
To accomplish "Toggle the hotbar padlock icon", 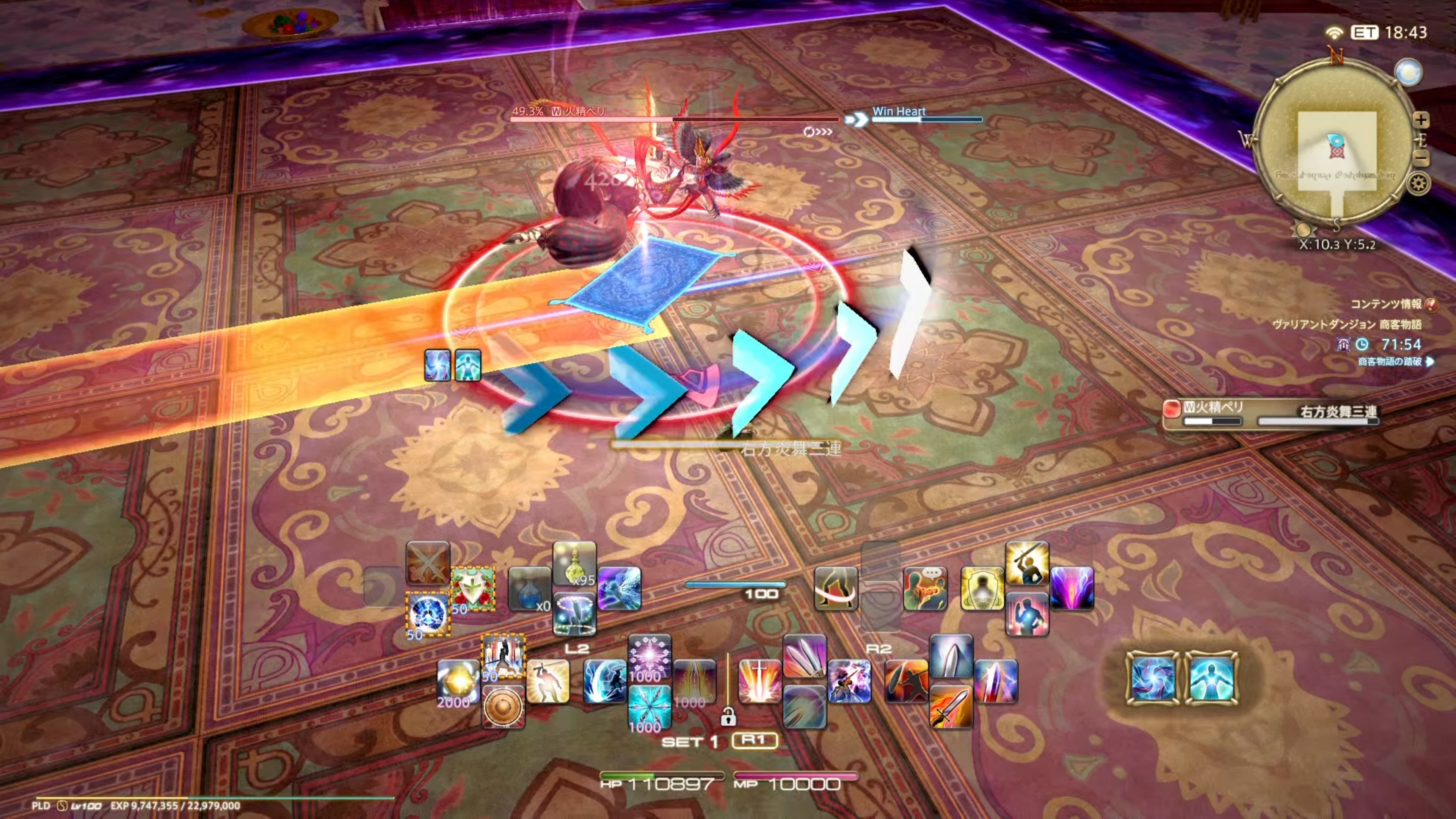I will [x=728, y=718].
